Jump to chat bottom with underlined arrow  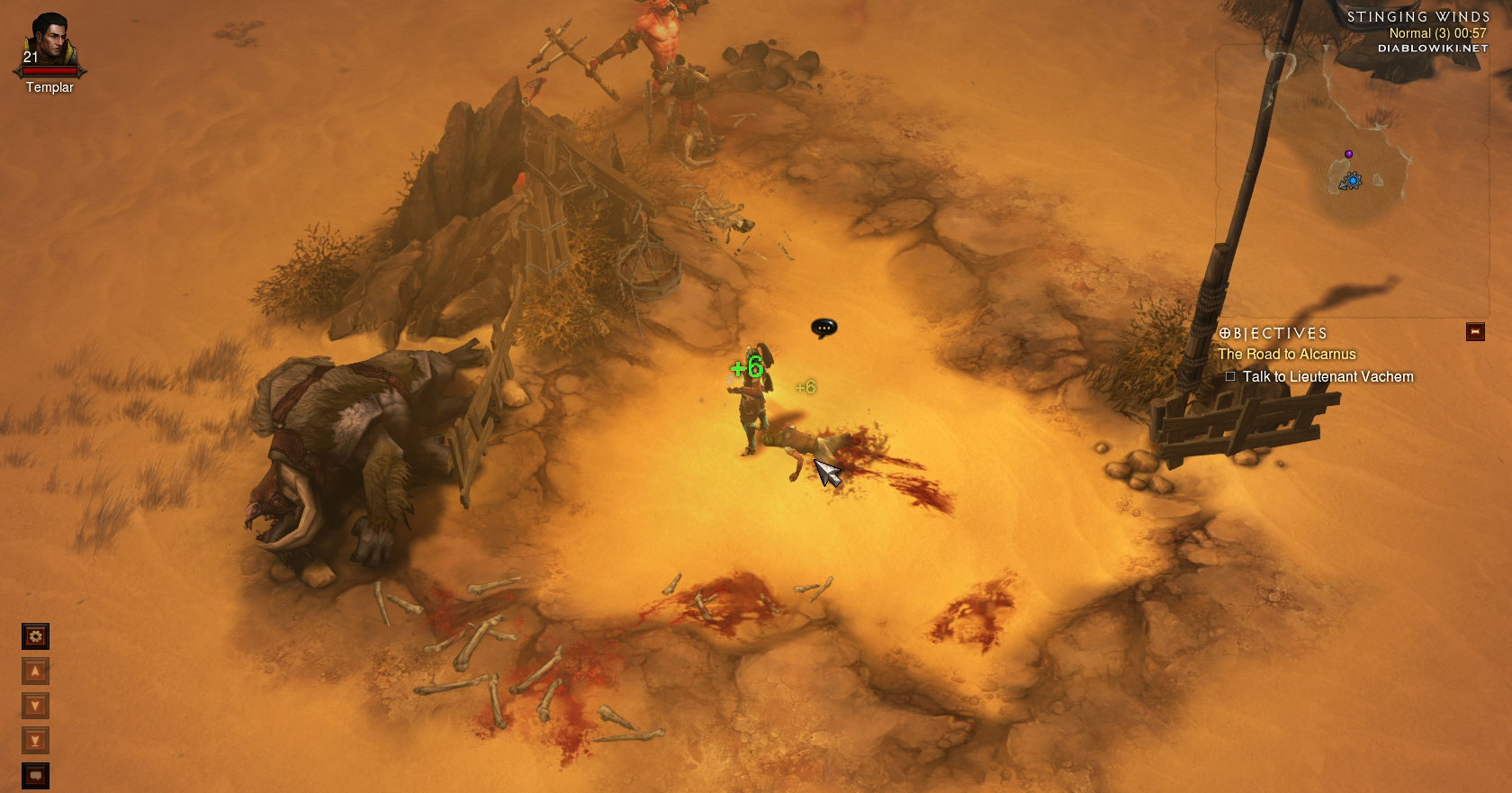(x=35, y=741)
